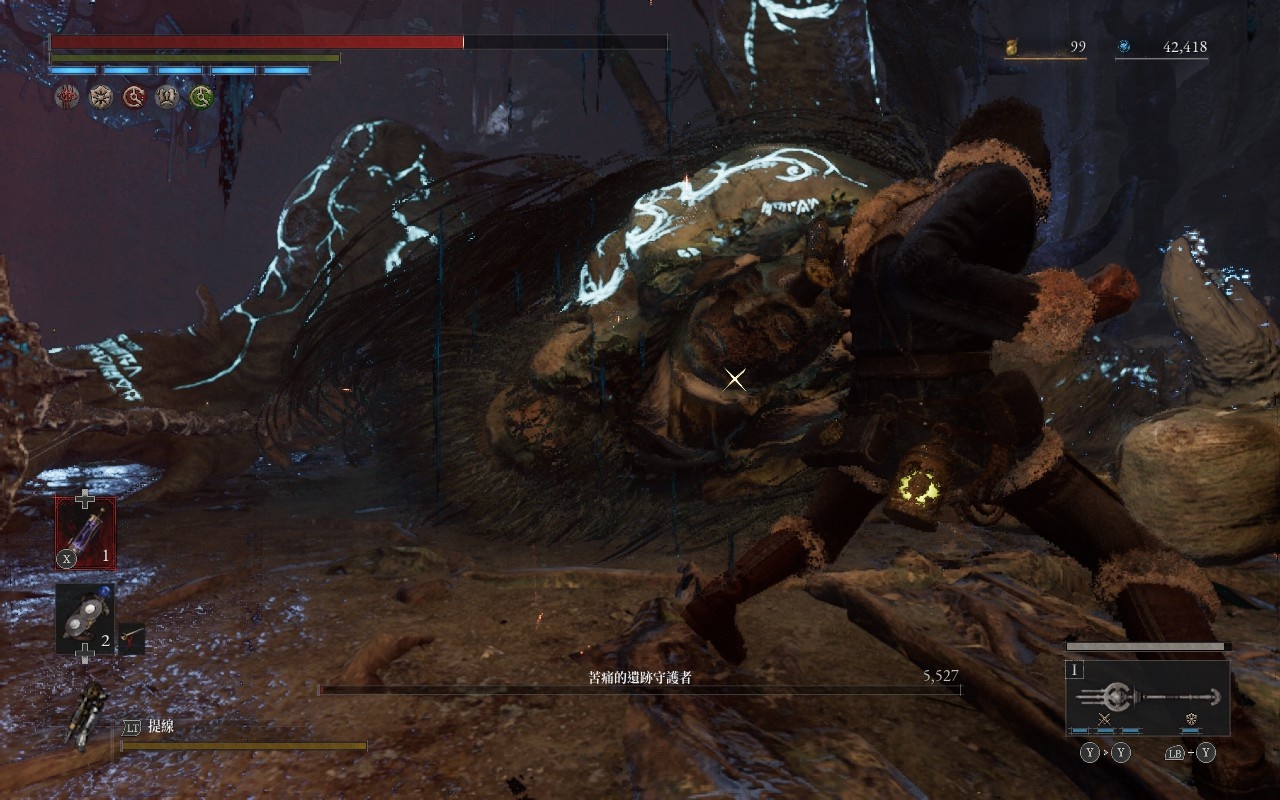Click the blue vigor currency icon
This screenshot has height=800, width=1280.
(1124, 47)
